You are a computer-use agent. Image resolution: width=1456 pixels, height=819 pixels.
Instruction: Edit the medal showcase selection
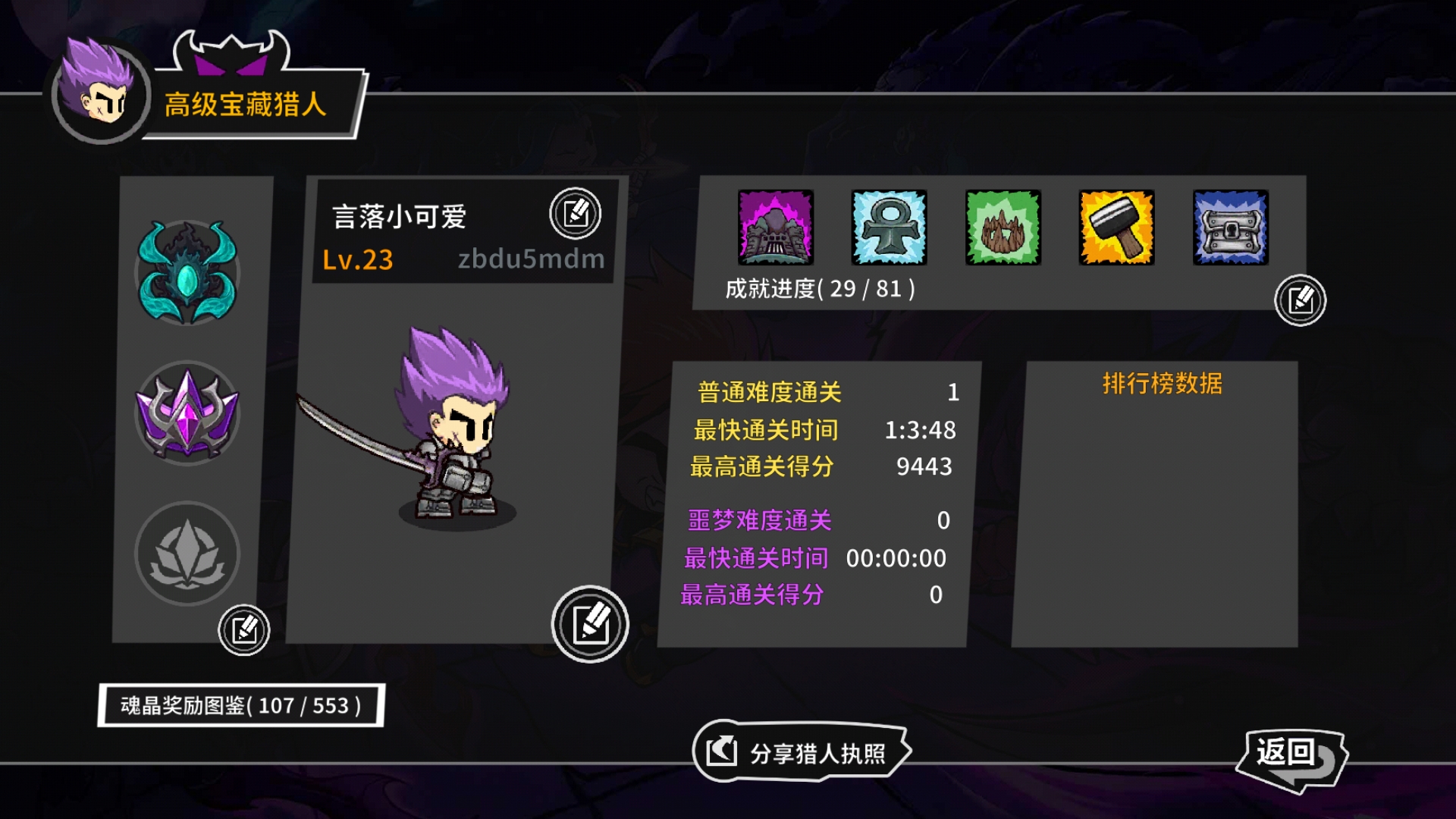pyautogui.click(x=244, y=628)
